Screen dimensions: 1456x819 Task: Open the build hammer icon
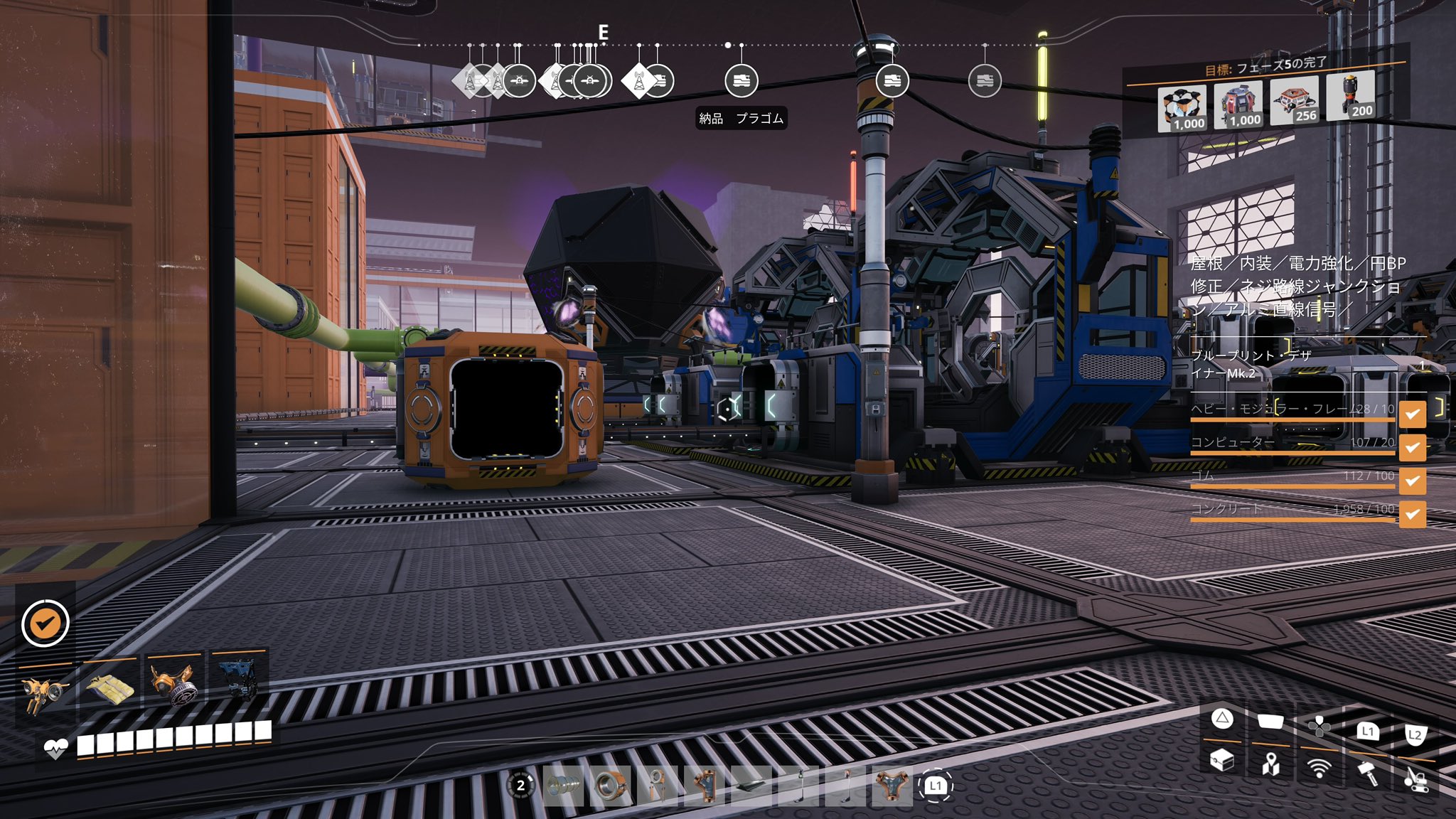[1367, 771]
